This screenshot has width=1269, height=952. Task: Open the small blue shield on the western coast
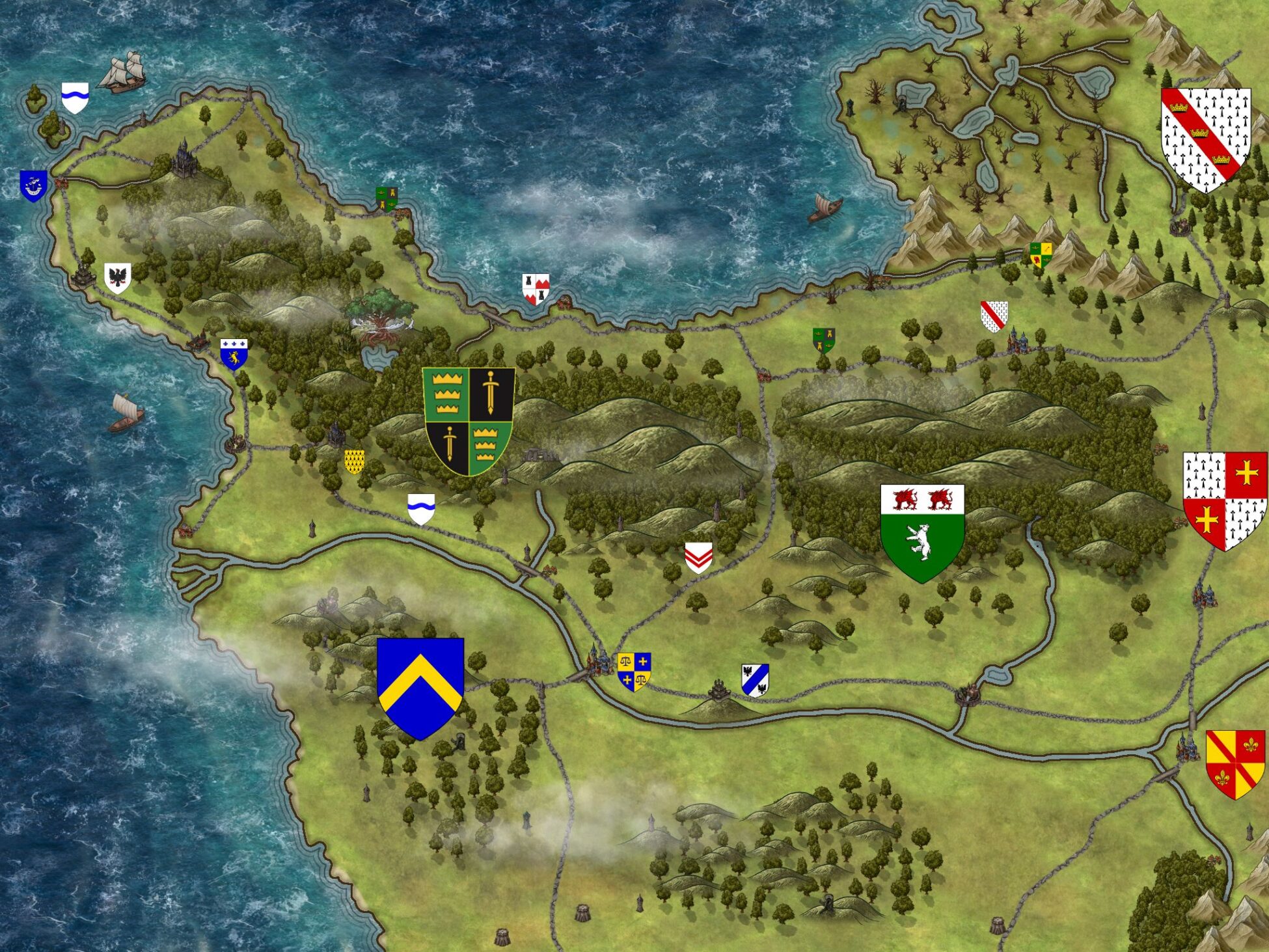coord(33,185)
